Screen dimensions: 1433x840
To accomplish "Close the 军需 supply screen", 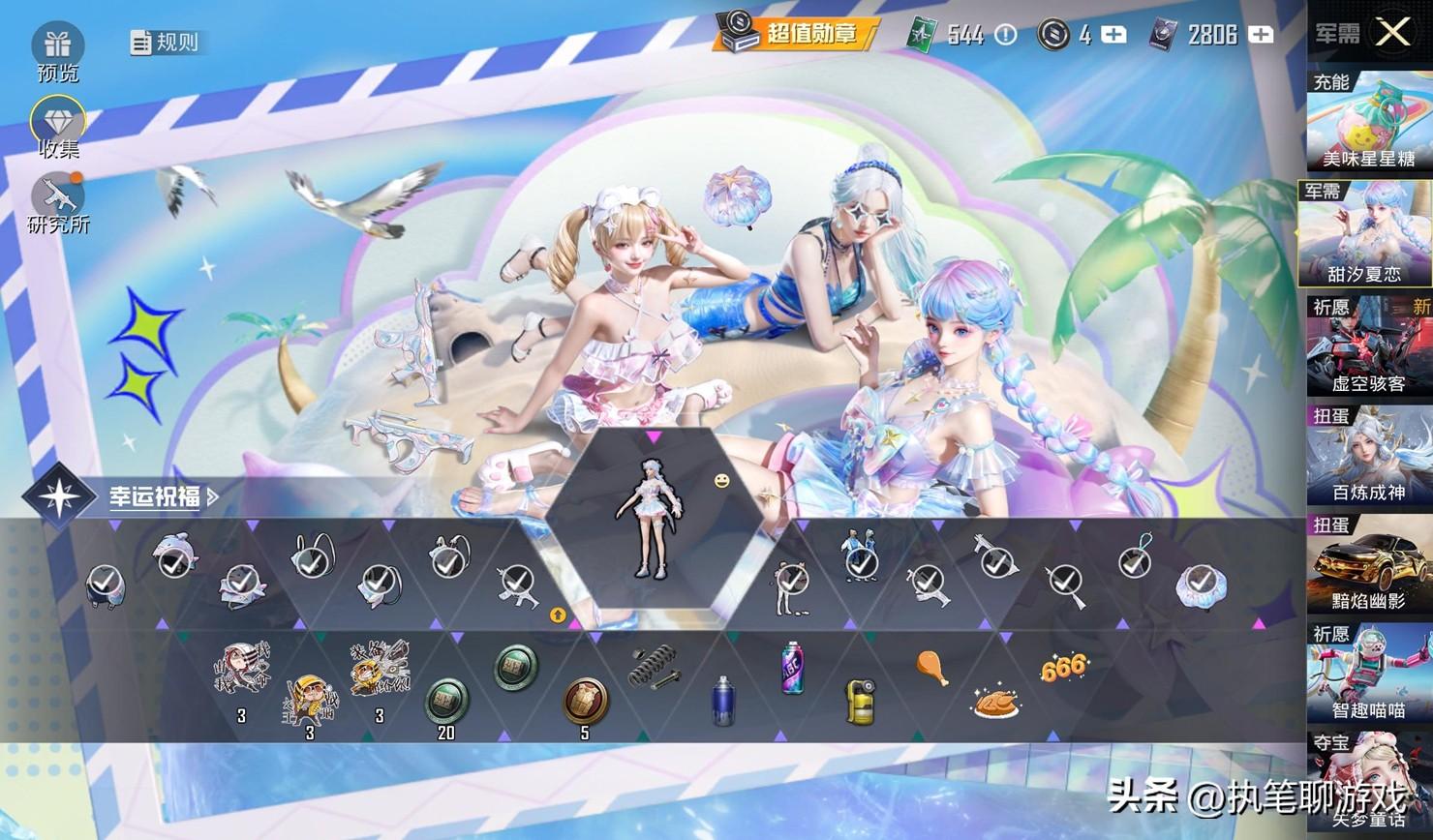I will coord(1392,33).
